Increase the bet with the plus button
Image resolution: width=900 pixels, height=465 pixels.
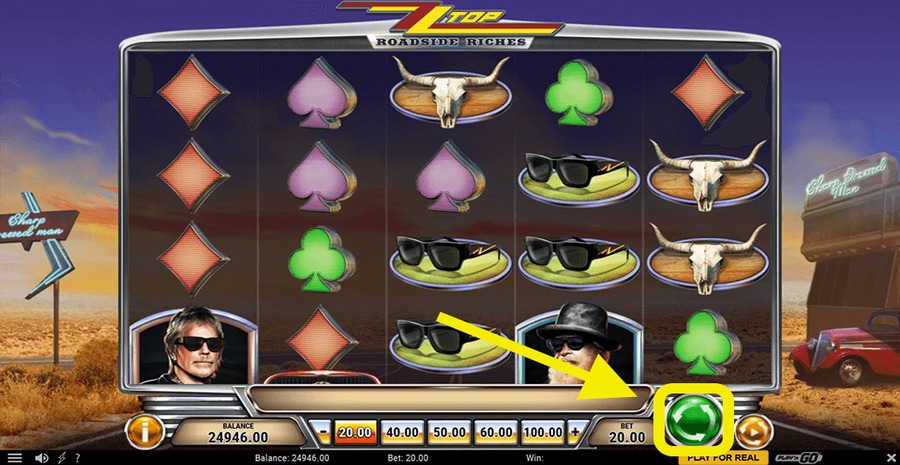click(574, 433)
